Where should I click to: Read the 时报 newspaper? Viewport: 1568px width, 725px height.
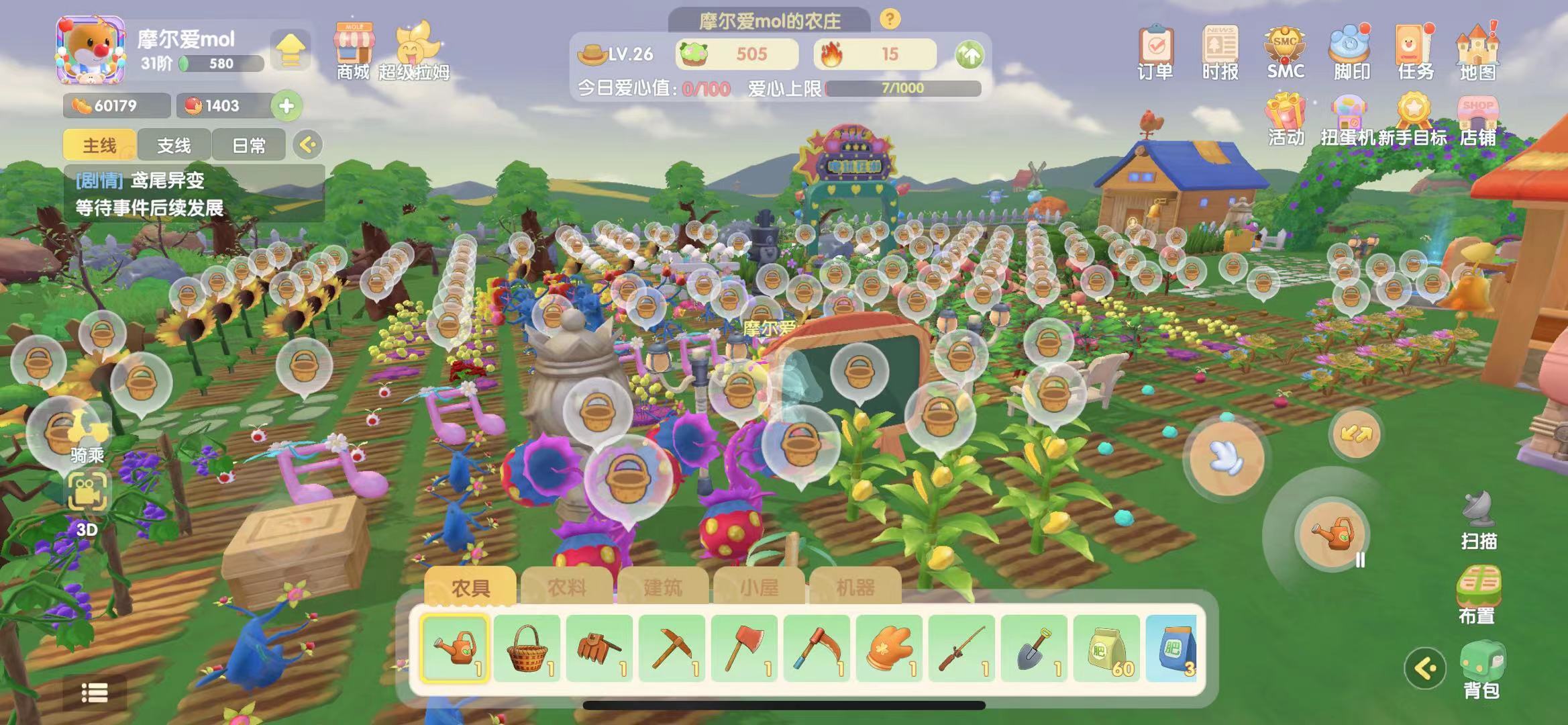coord(1220,52)
